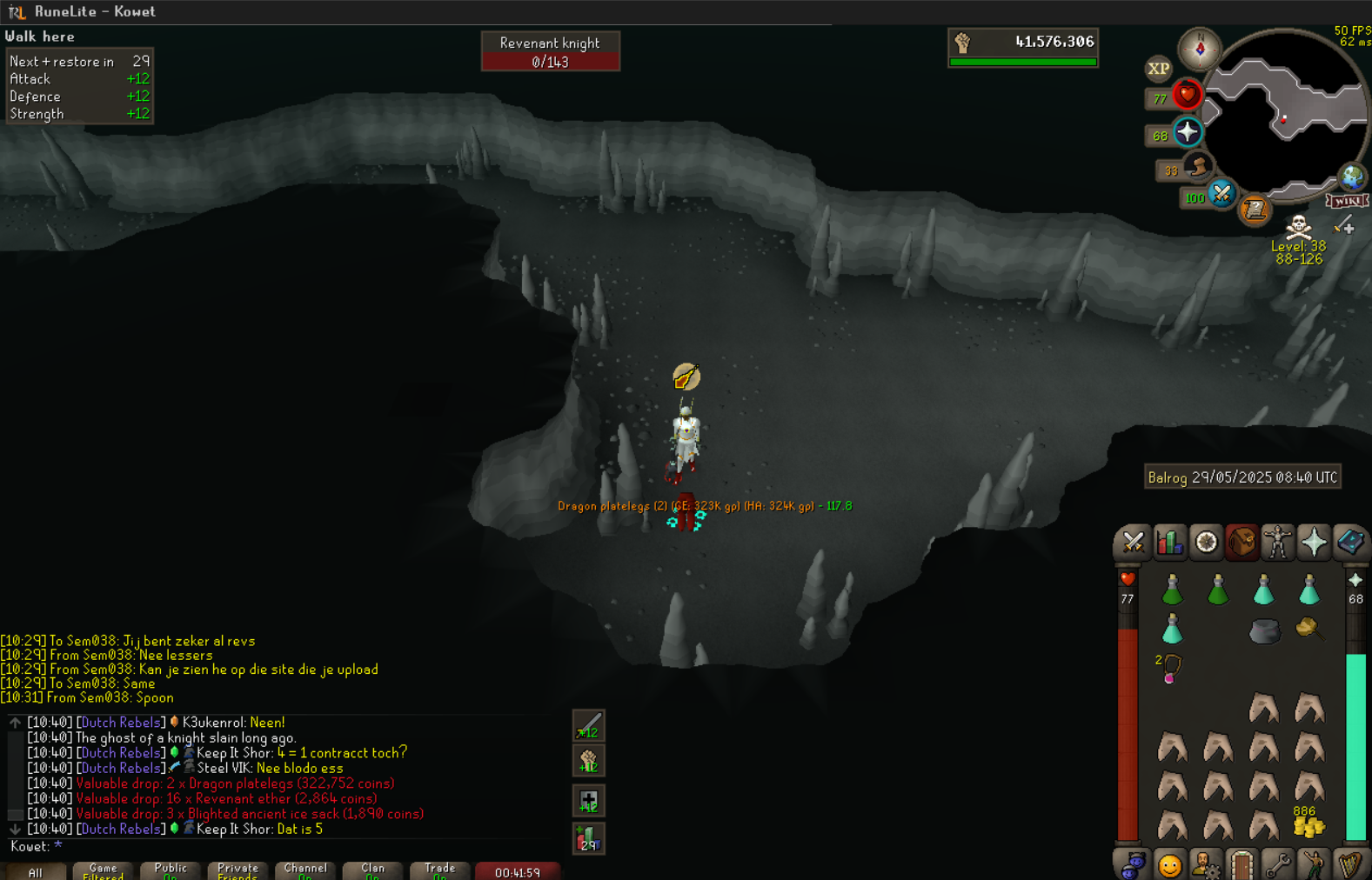Image resolution: width=1372 pixels, height=880 pixels.
Task: Toggle run with the boot orb
Action: (1198, 168)
